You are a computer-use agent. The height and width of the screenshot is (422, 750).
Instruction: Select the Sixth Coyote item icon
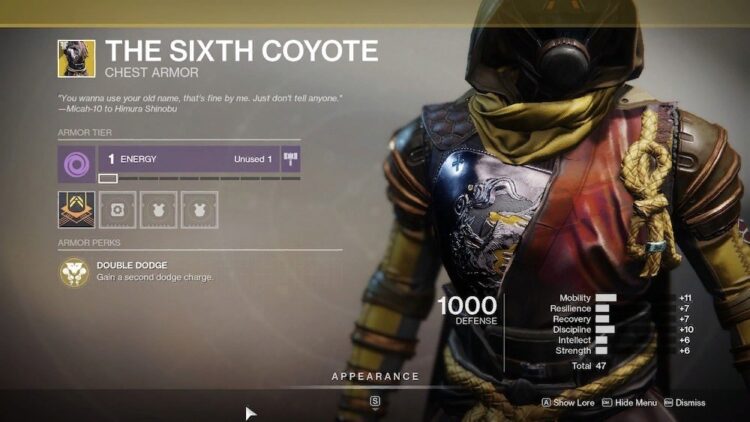tap(77, 58)
